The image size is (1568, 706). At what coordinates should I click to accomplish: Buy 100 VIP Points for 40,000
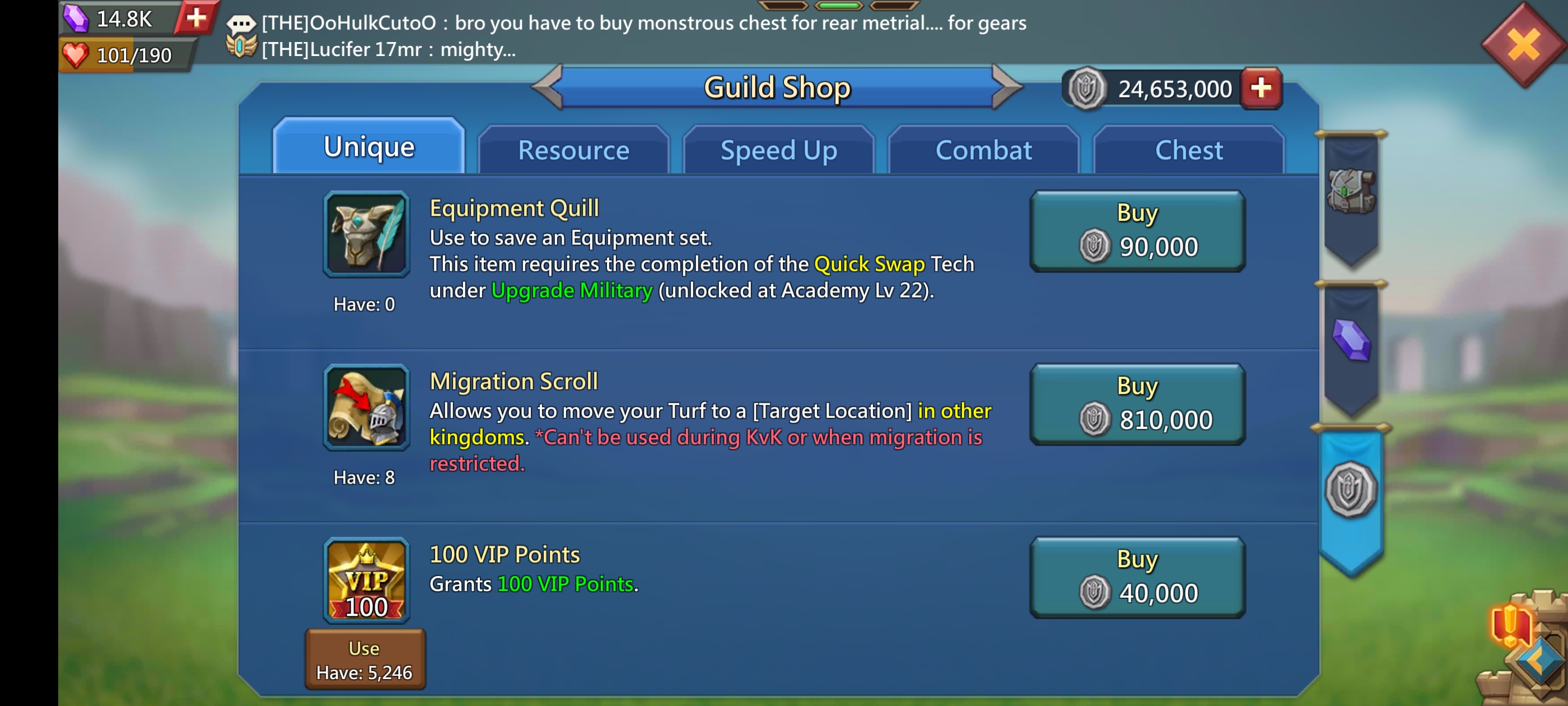[x=1137, y=578]
